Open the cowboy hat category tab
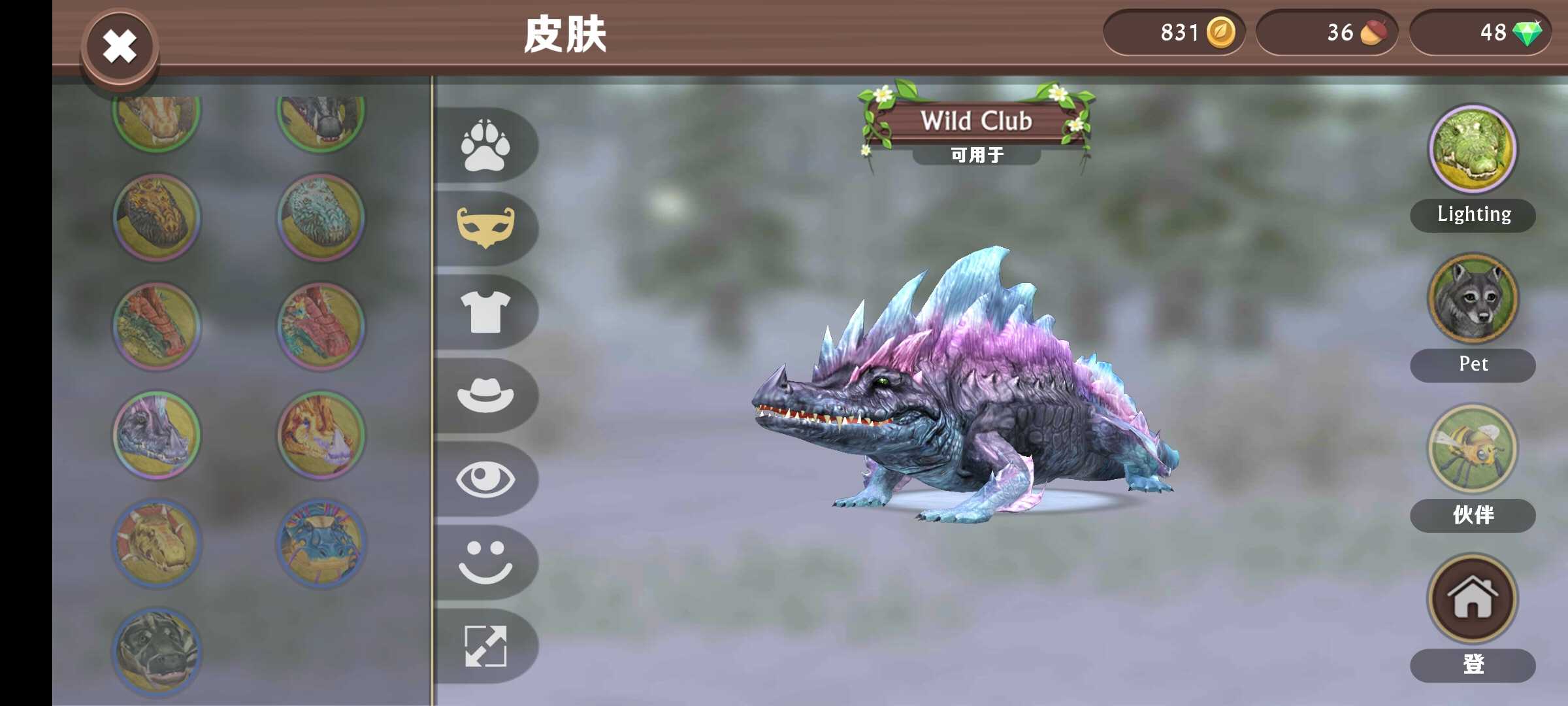The image size is (1568, 706). click(485, 395)
